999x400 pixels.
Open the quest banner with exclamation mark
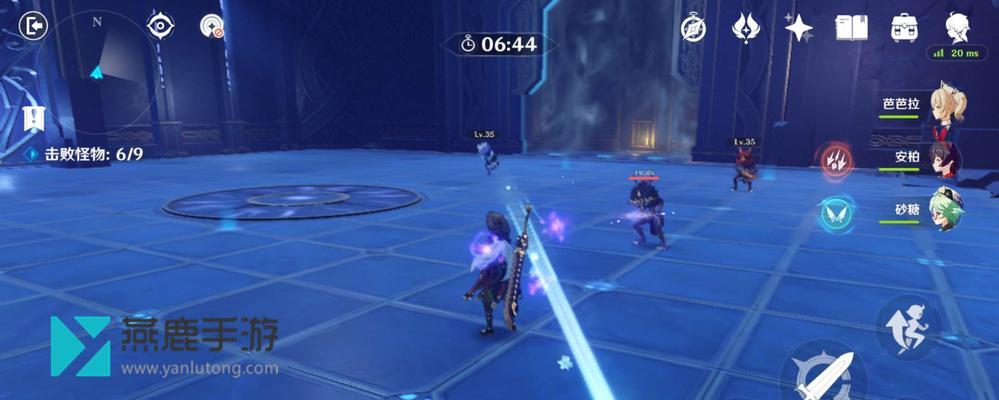click(35, 120)
